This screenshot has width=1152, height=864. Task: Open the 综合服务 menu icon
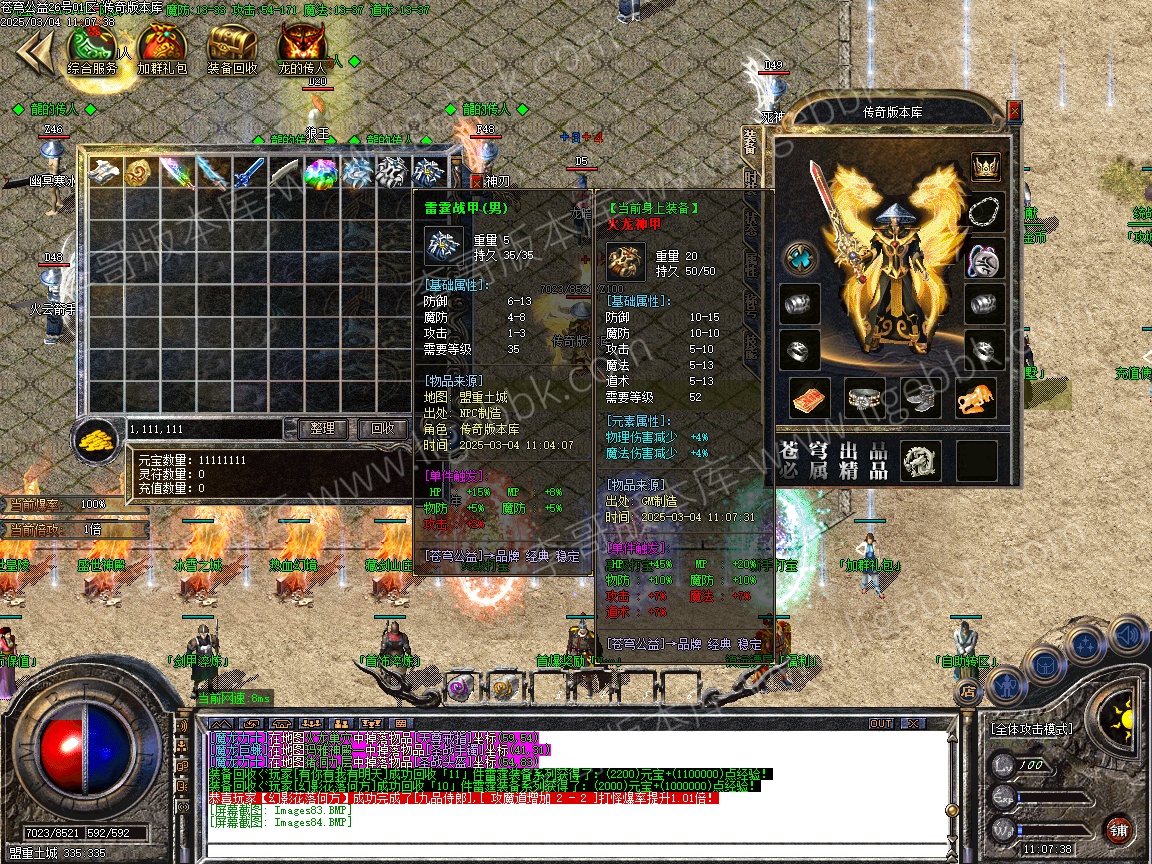coord(92,48)
